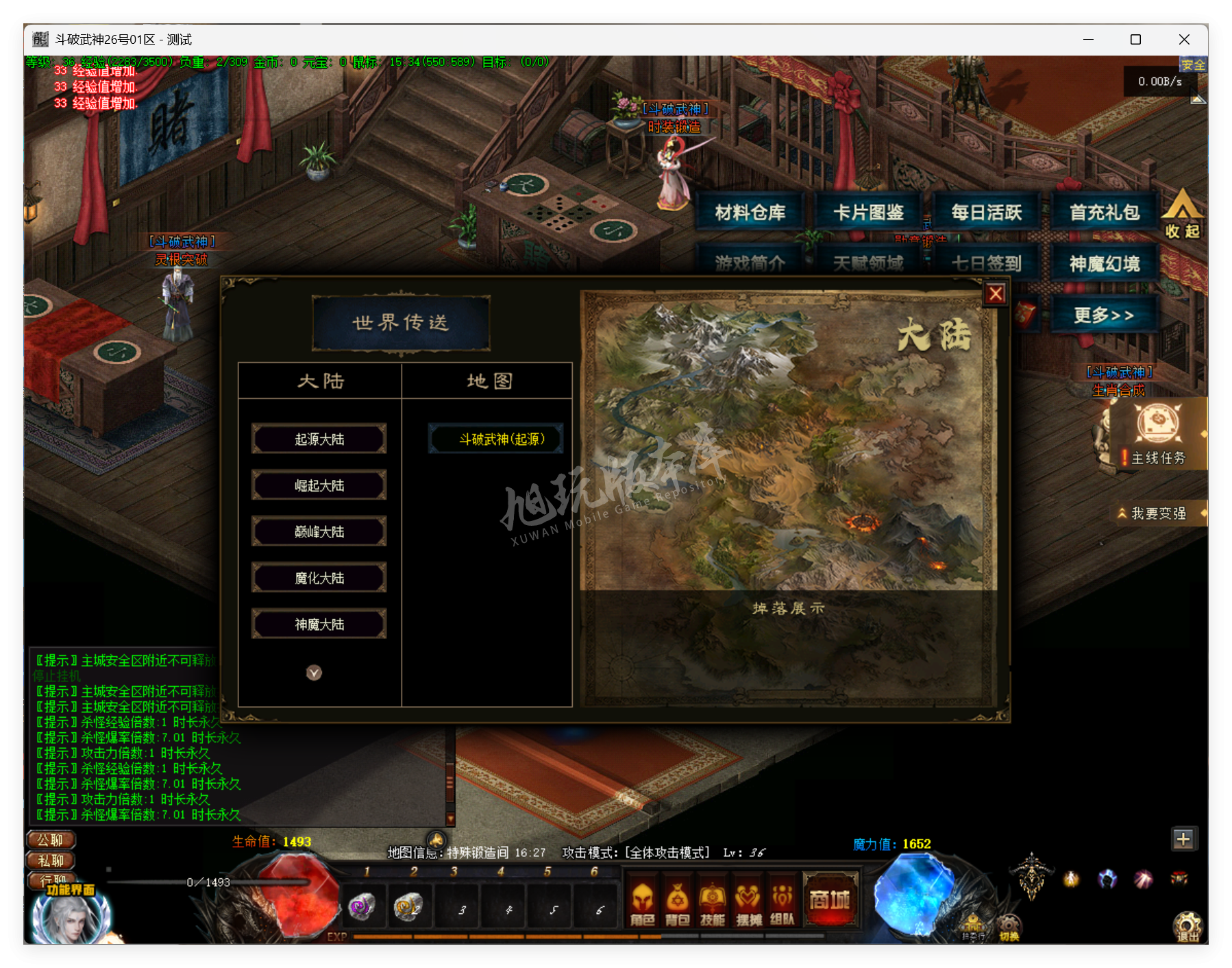Viewport: 1232px width, 968px height.
Task: Open the 每日活跃 daily activity page
Action: click(x=987, y=211)
